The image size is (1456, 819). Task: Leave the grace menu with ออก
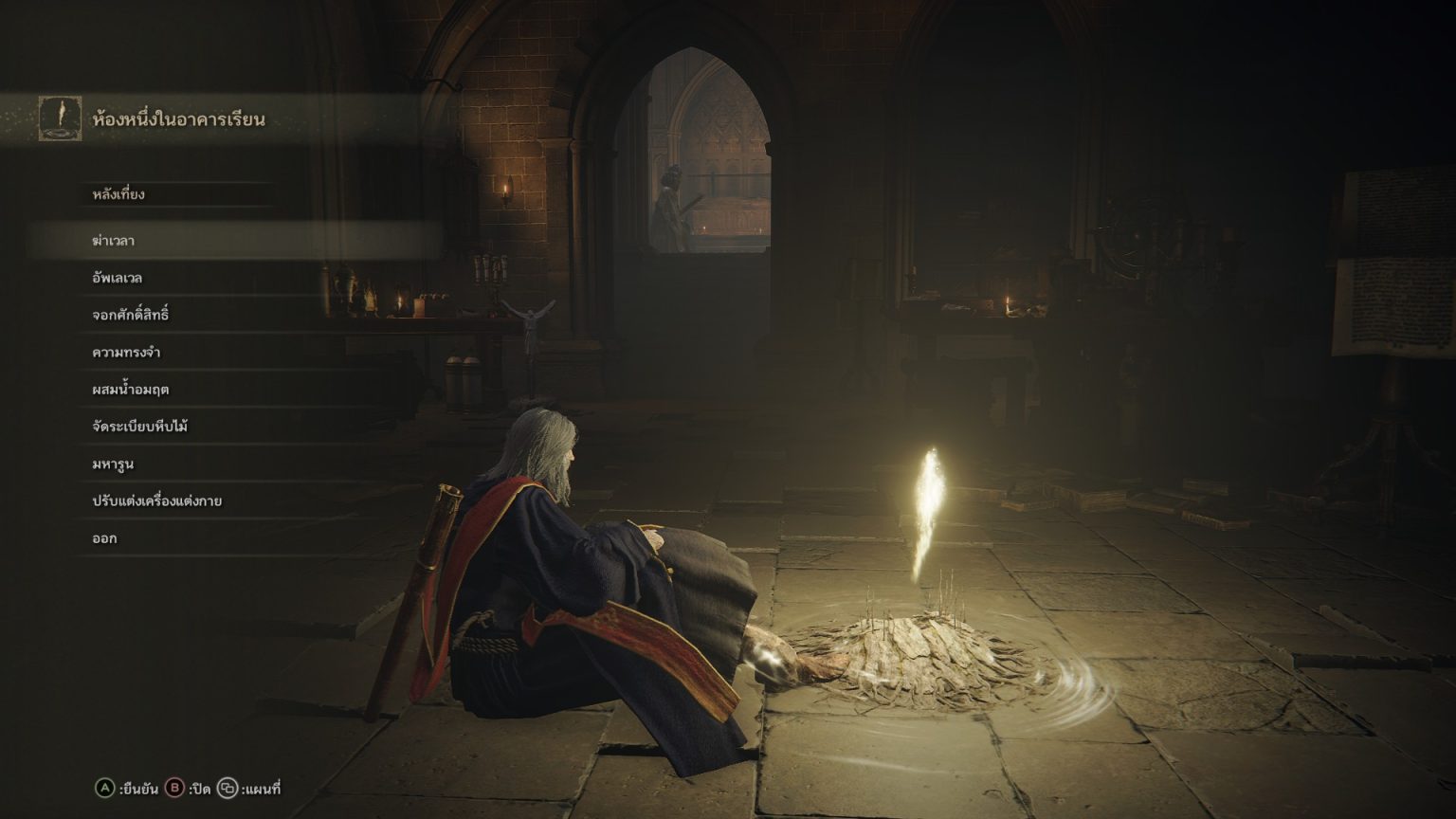[x=105, y=538]
